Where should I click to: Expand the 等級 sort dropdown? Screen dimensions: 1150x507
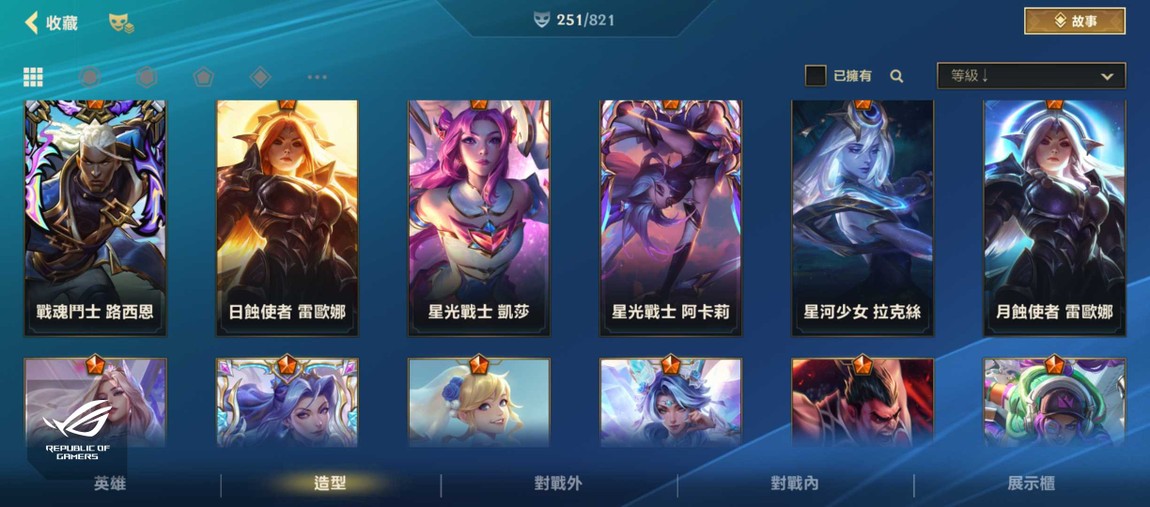pyautogui.click(x=1030, y=76)
